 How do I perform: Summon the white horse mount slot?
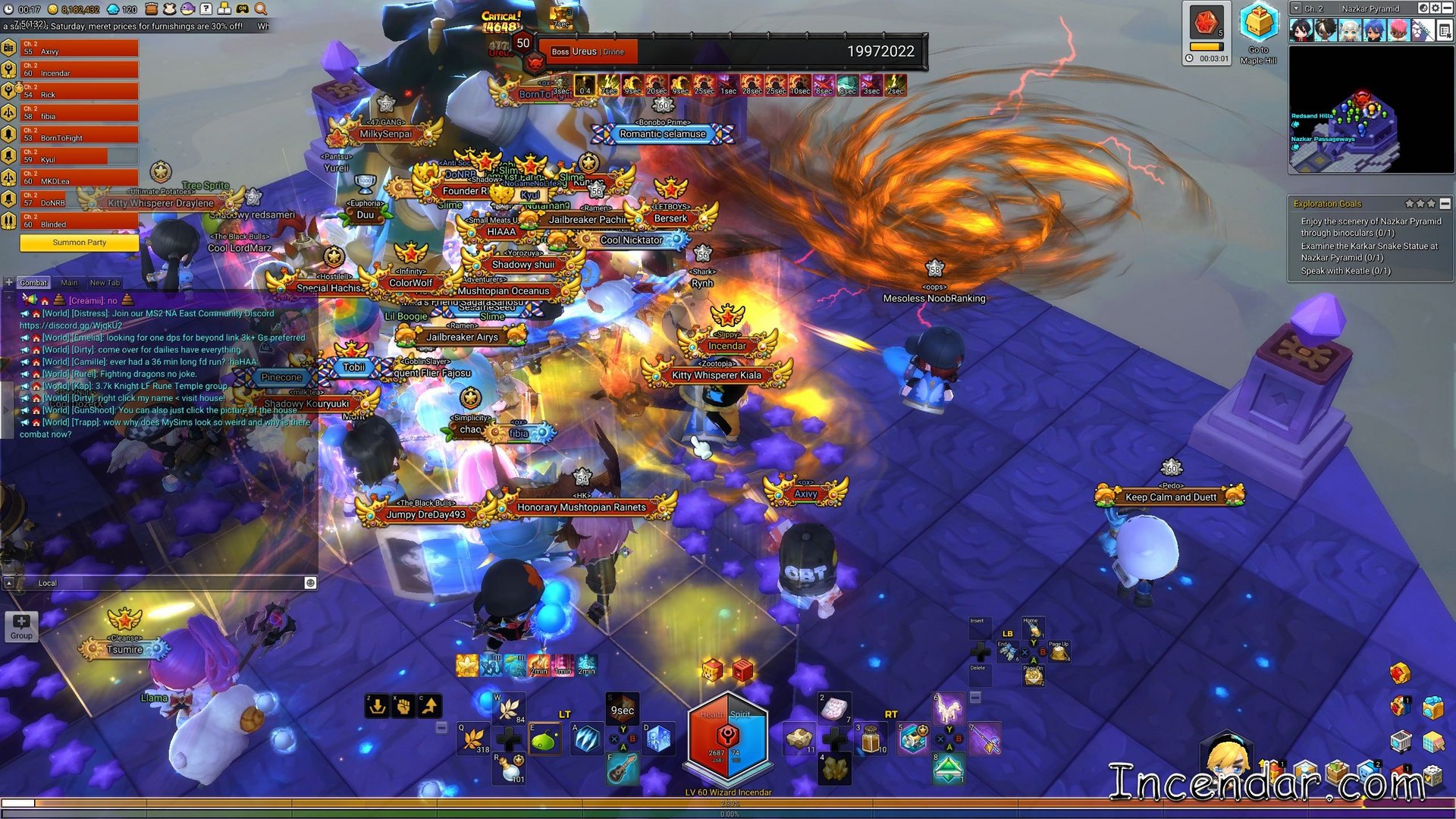point(949,708)
